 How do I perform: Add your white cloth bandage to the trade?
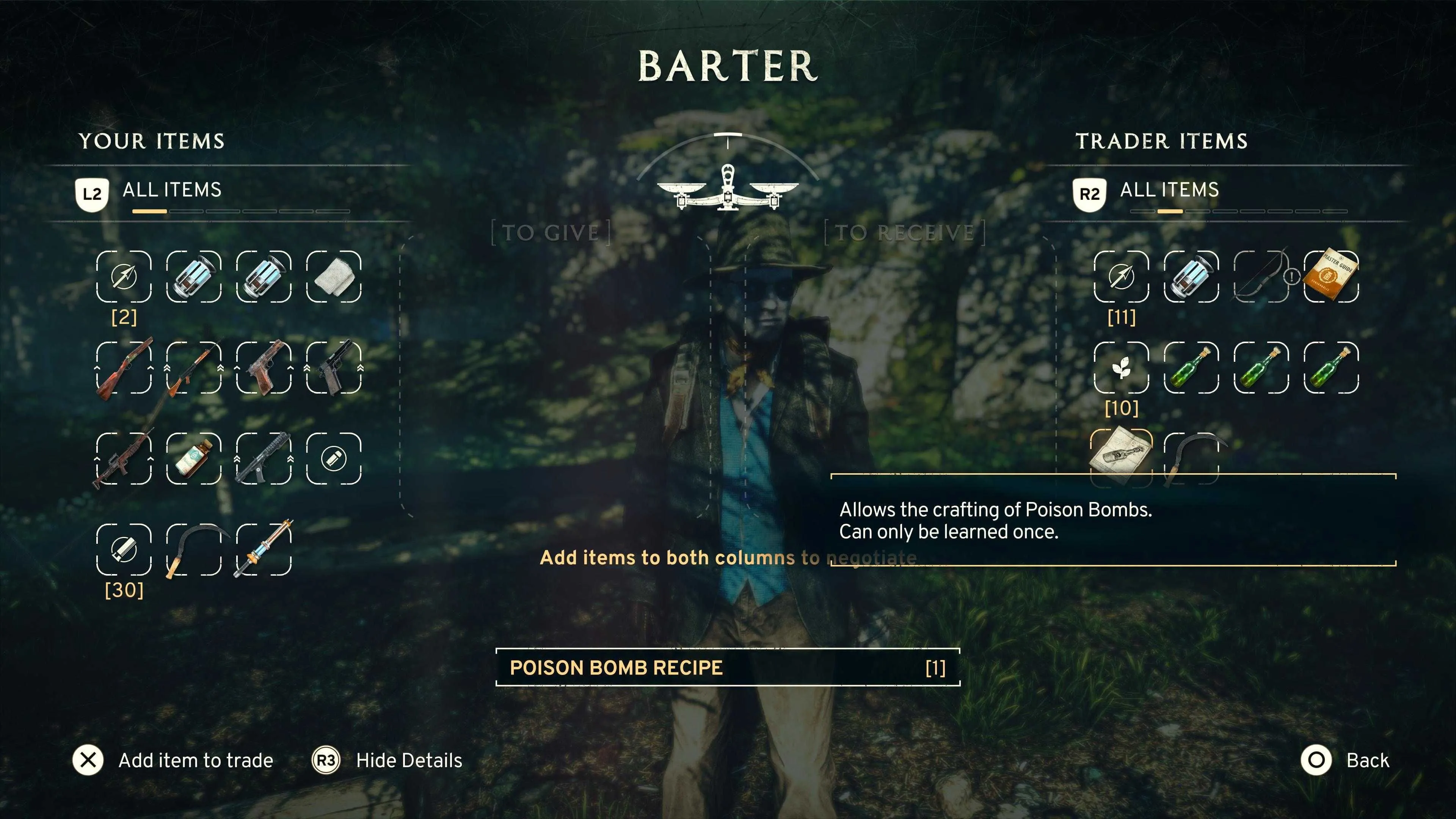(334, 276)
